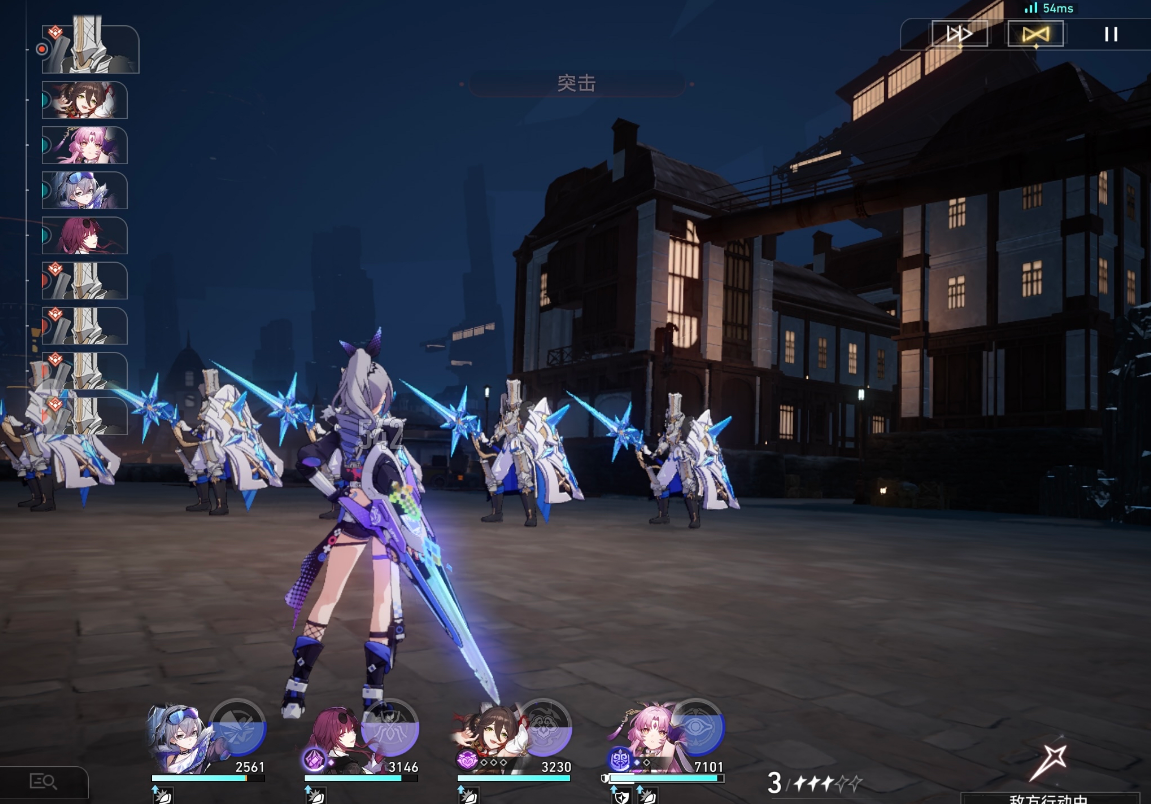This screenshot has width=1151, height=804.
Task: Click Kafka's portrait in the turn order
Action: point(85,235)
